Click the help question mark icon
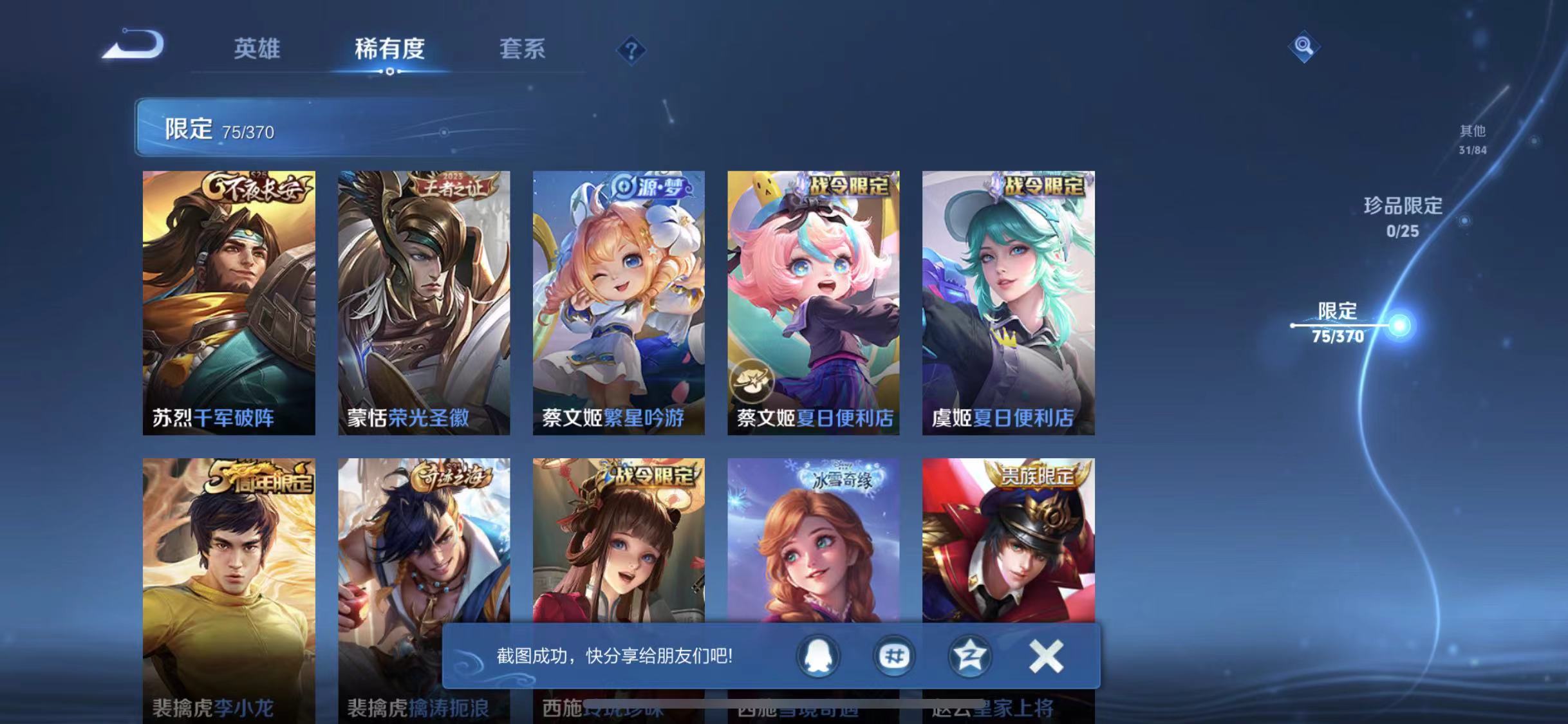This screenshot has height=724, width=1568. point(632,50)
